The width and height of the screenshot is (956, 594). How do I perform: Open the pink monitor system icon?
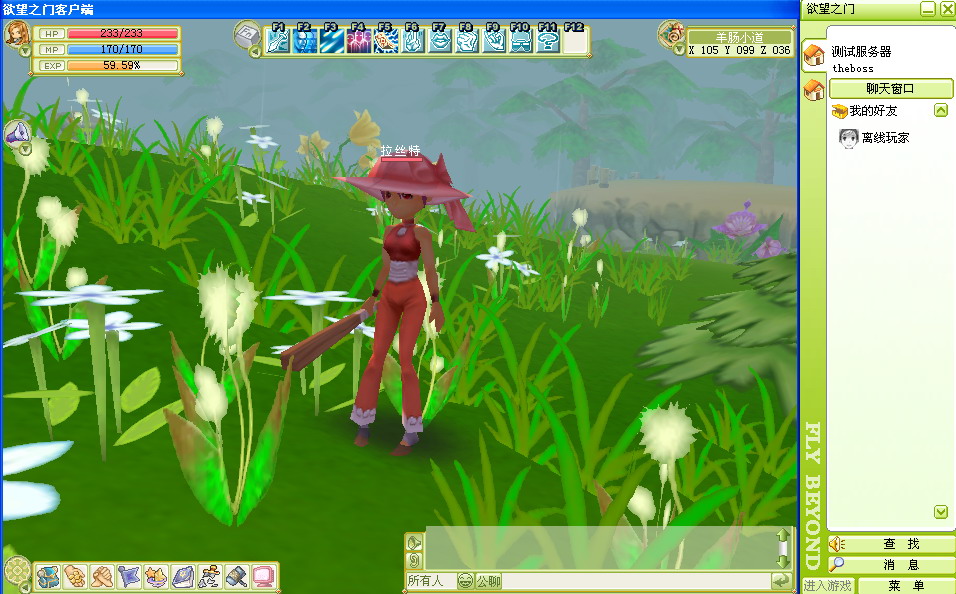pyautogui.click(x=263, y=576)
